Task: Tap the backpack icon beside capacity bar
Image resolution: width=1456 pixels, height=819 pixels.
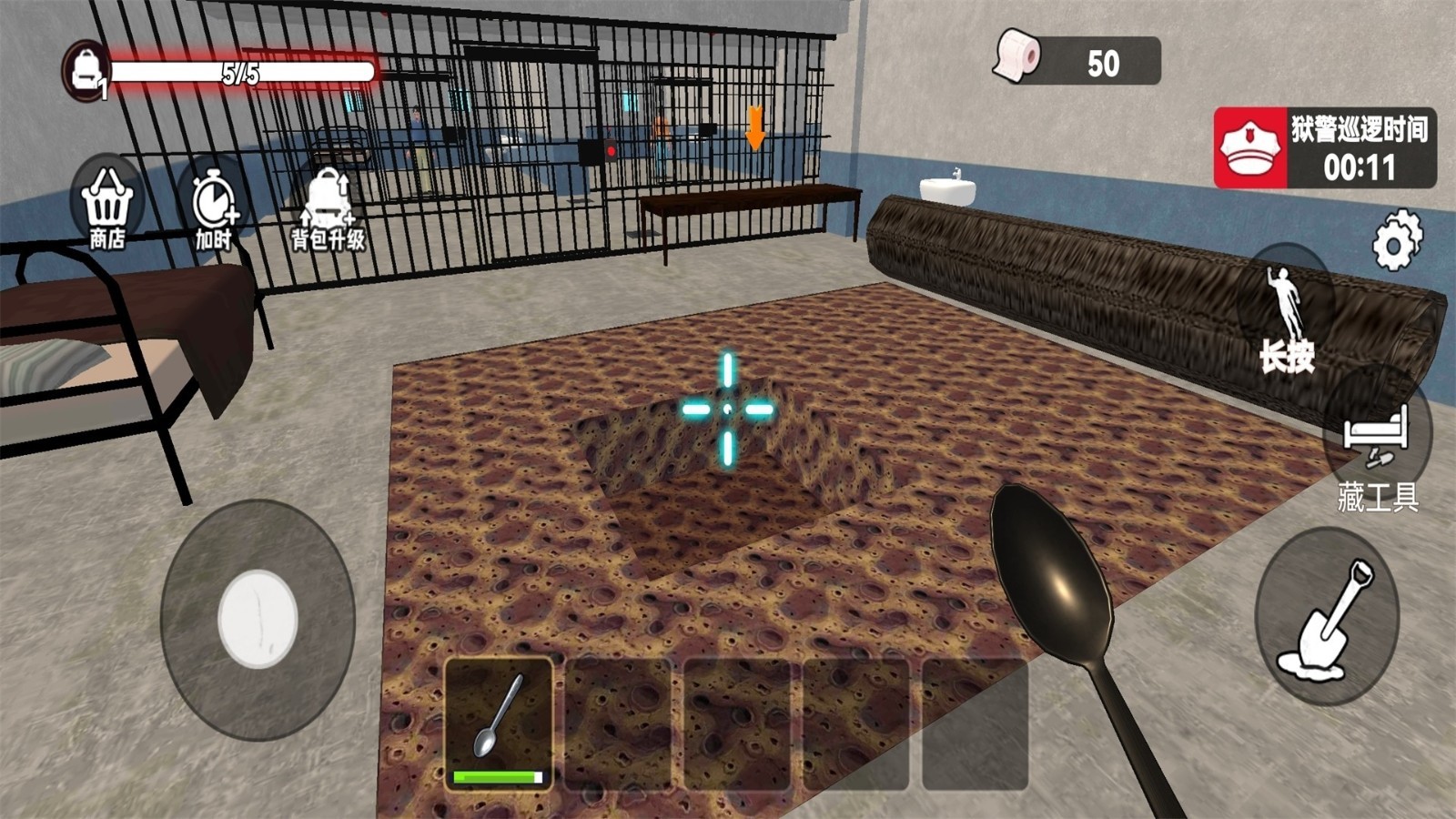Action: tap(86, 70)
